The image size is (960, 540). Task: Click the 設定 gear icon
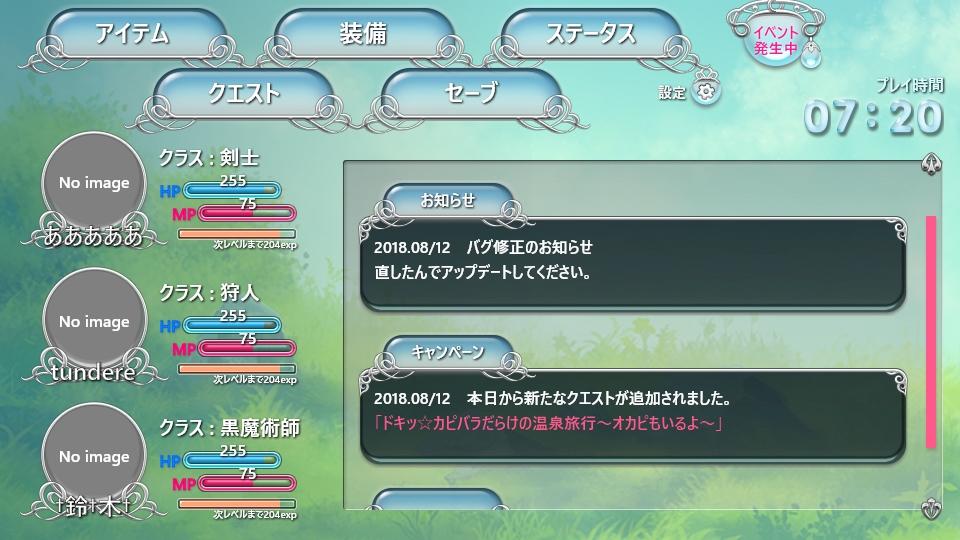click(x=706, y=92)
